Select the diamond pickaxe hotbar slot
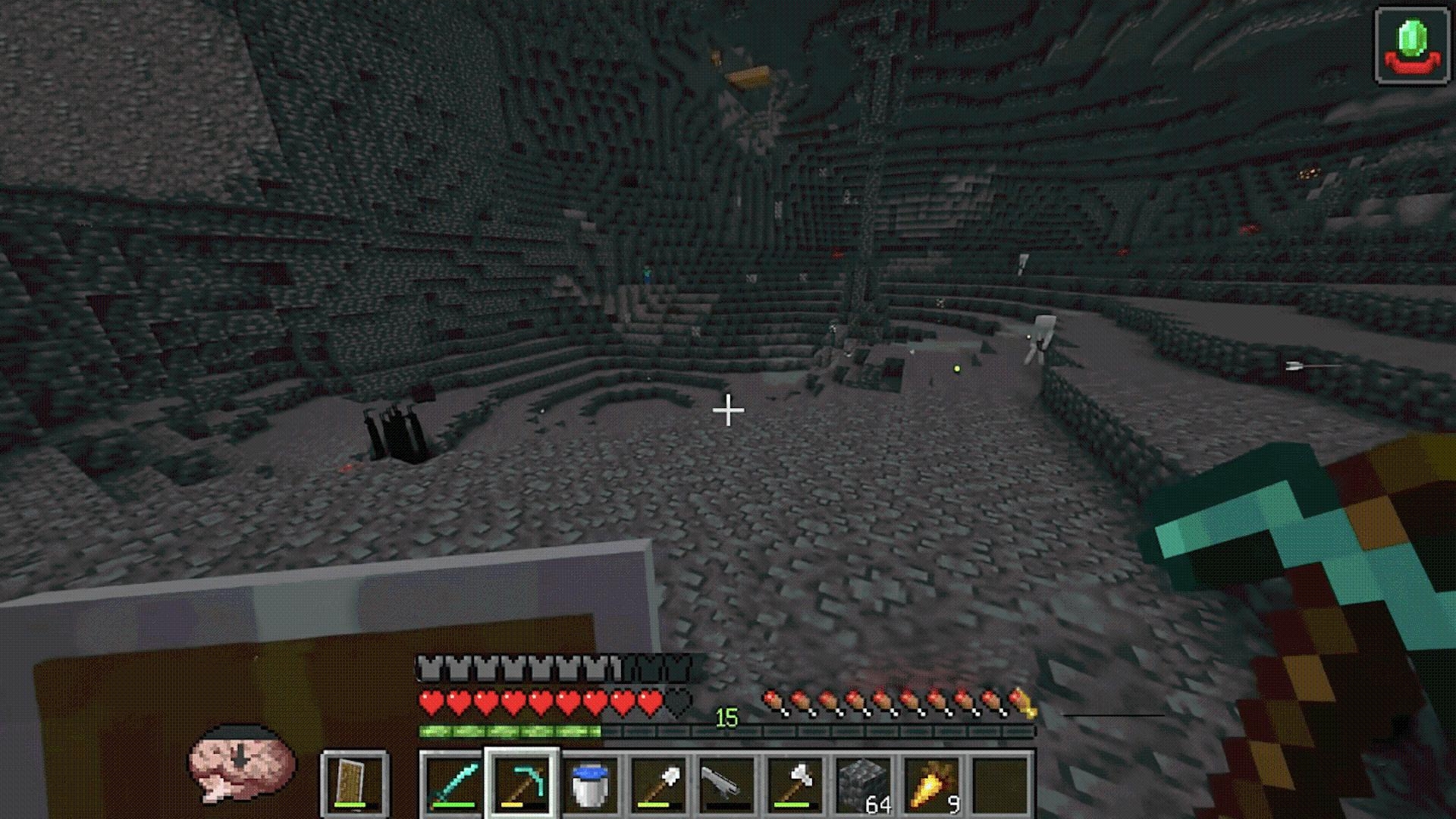This screenshot has height=819, width=1456. pyautogui.click(x=522, y=785)
